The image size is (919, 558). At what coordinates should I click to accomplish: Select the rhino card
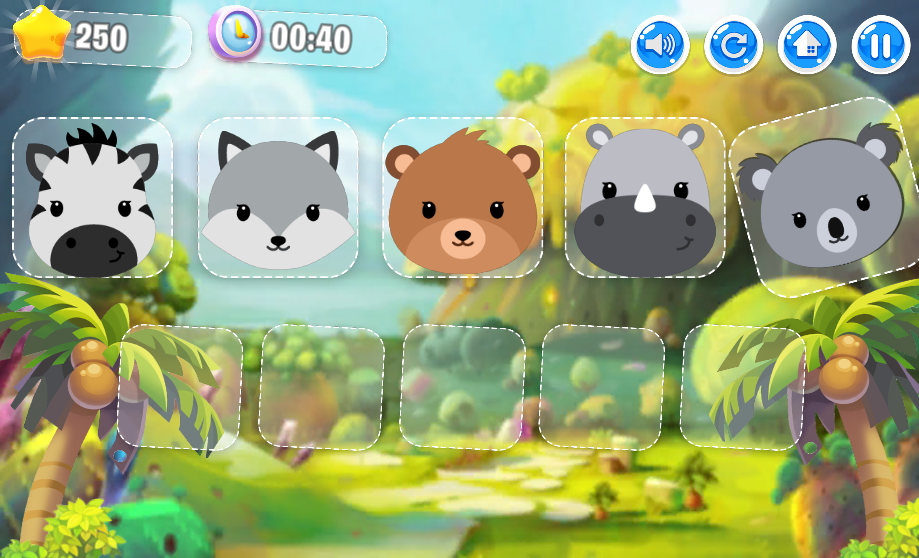coord(645,198)
